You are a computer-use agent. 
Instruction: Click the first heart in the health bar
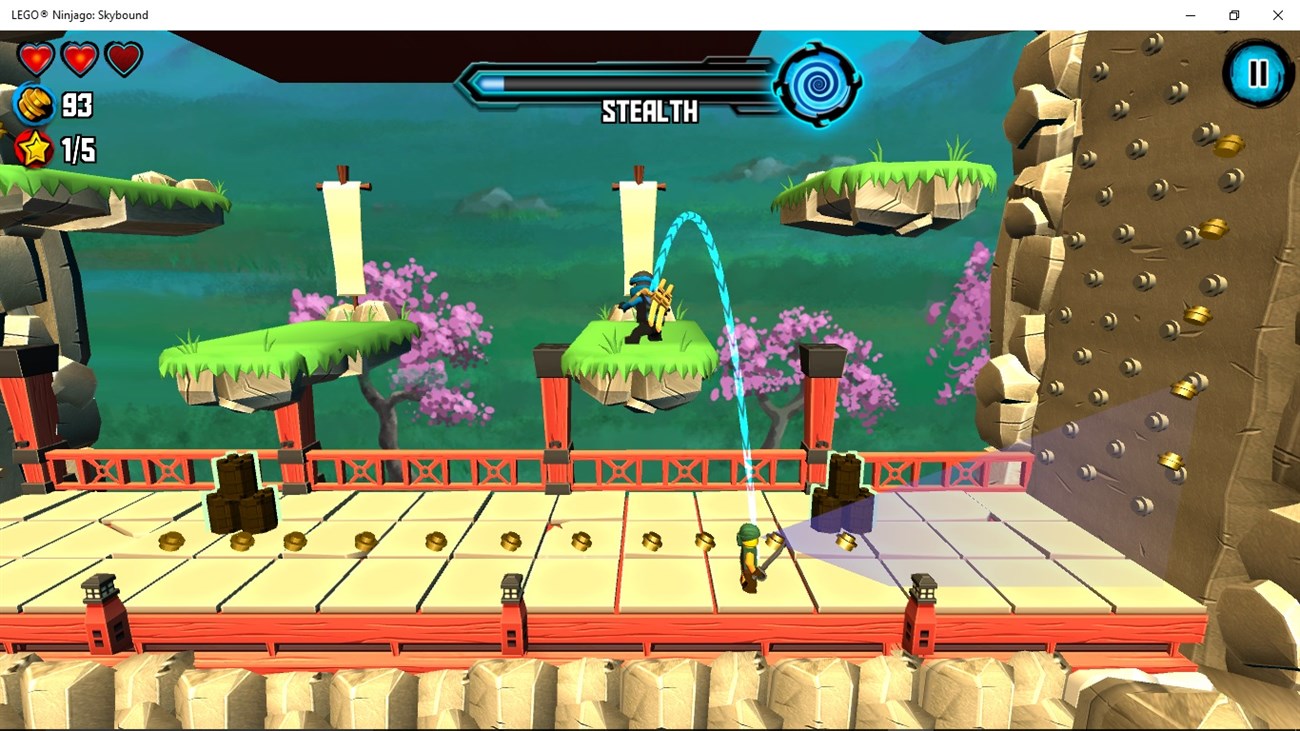(35, 57)
